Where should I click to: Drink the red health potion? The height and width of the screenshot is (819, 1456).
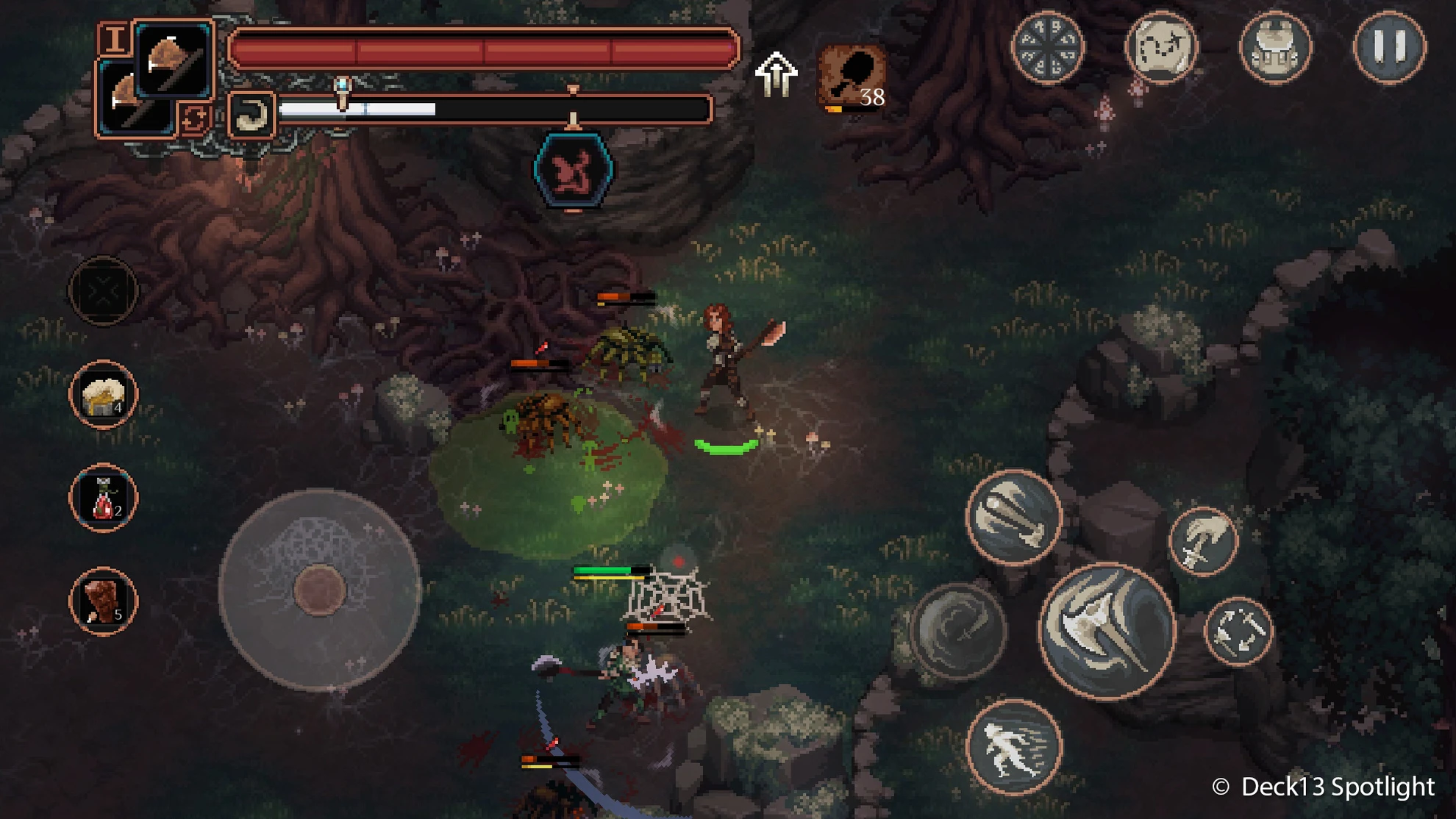(104, 498)
